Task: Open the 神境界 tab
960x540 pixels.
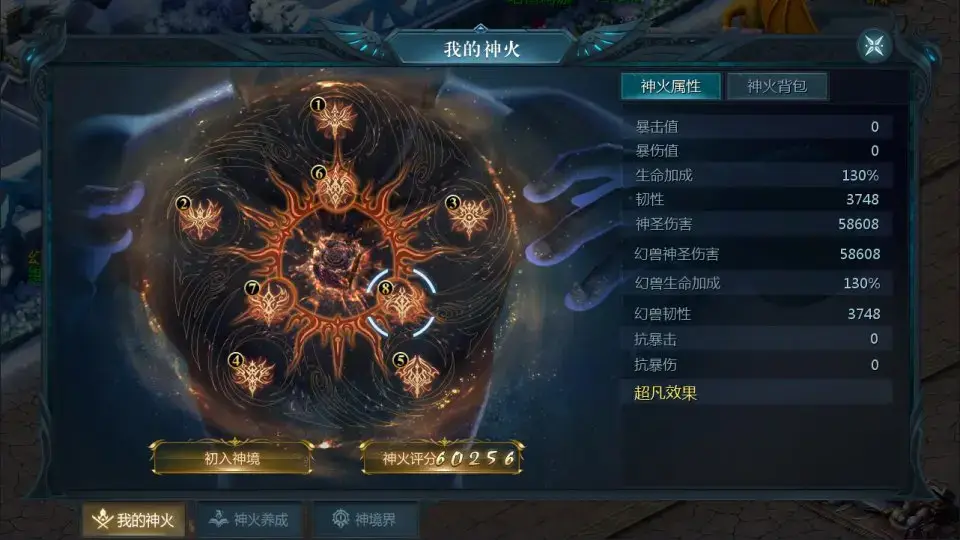Action: tap(364, 520)
